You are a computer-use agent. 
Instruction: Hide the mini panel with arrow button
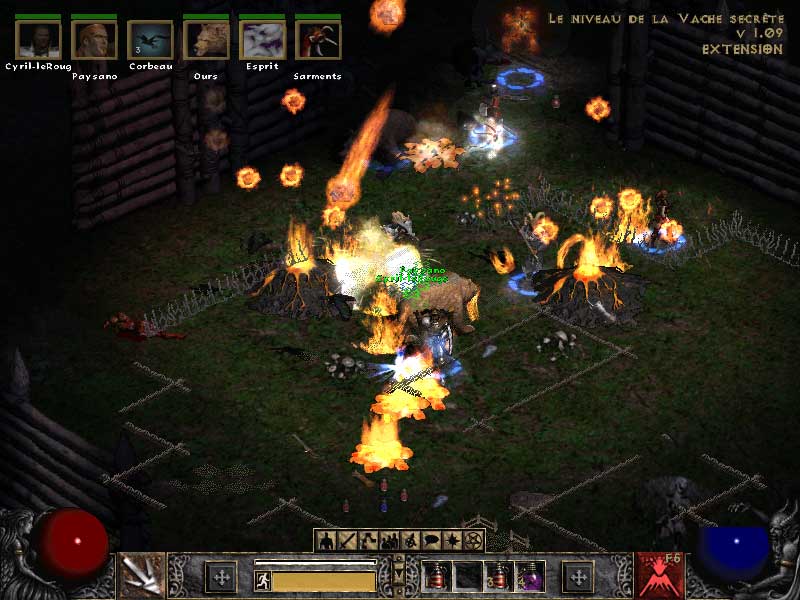(400, 574)
